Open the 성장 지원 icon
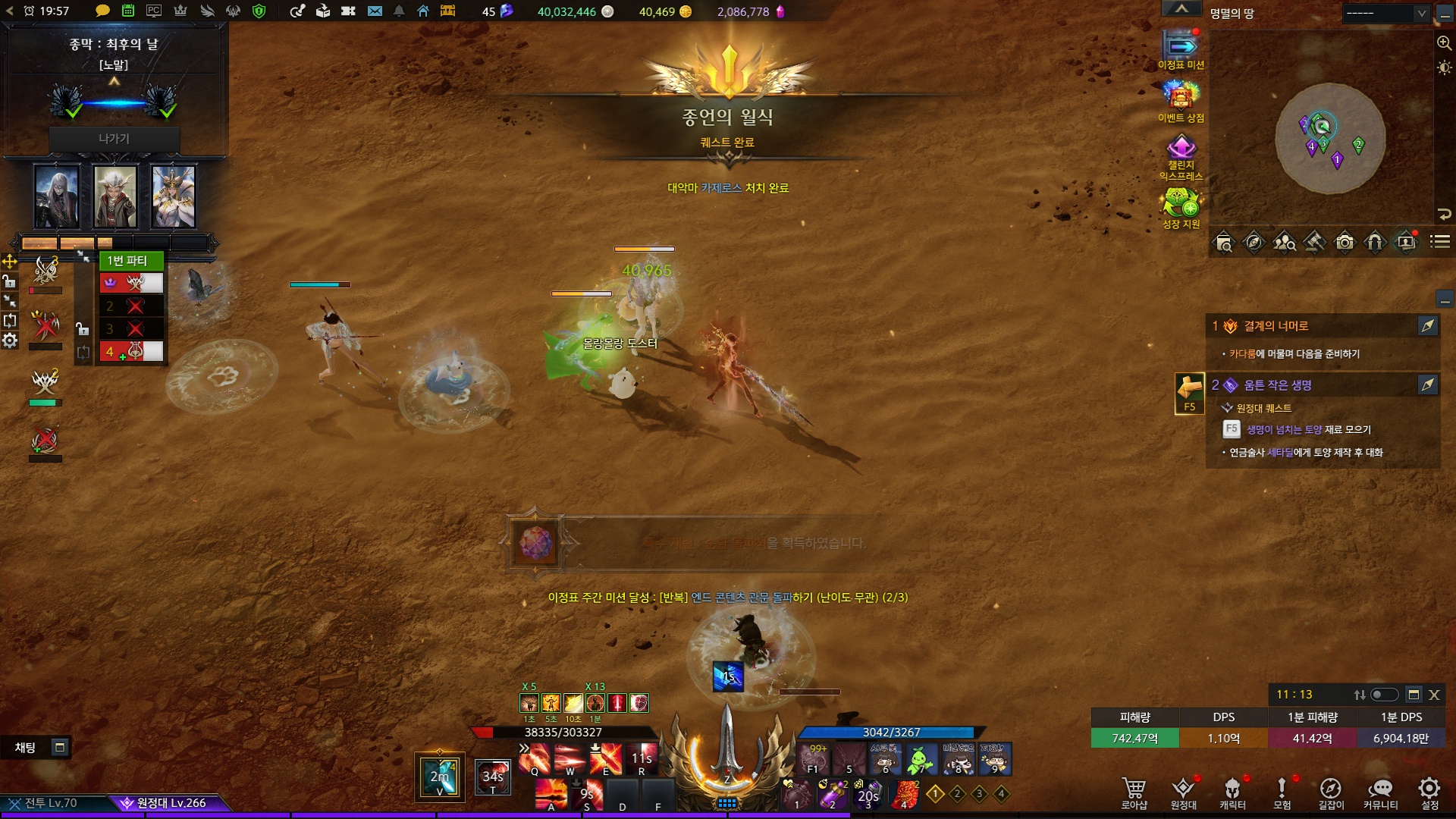 click(x=1180, y=205)
